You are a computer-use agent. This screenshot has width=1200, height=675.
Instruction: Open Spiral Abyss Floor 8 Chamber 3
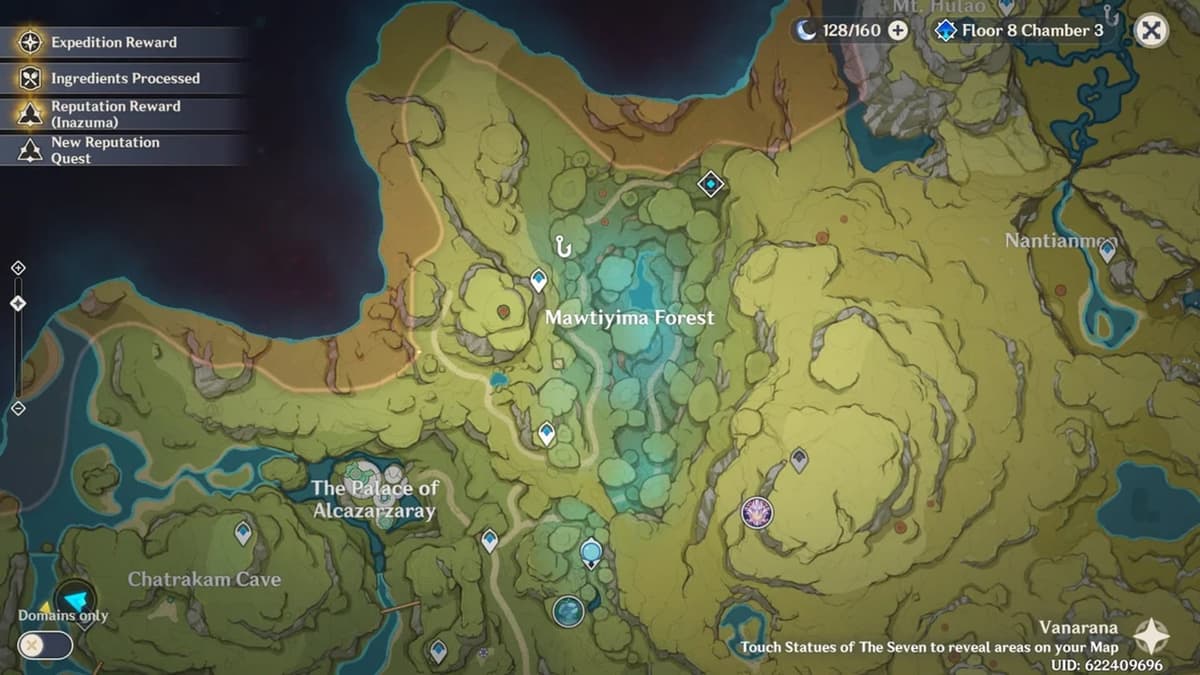click(x=1020, y=30)
